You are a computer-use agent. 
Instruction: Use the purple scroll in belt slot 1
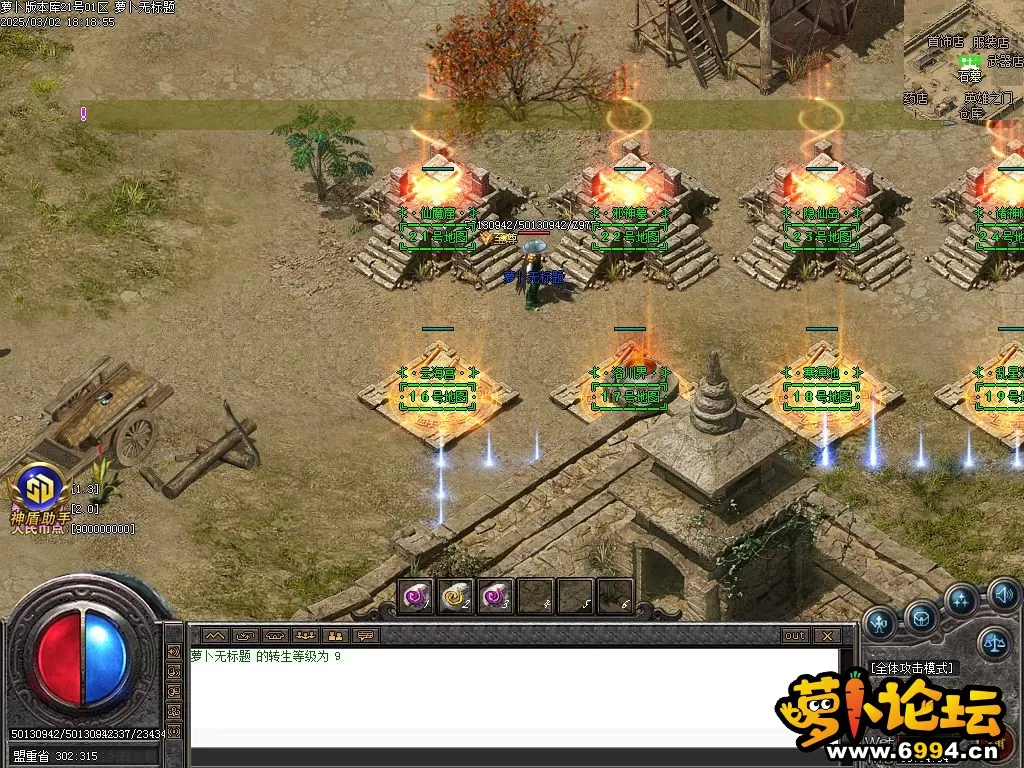pyautogui.click(x=416, y=596)
